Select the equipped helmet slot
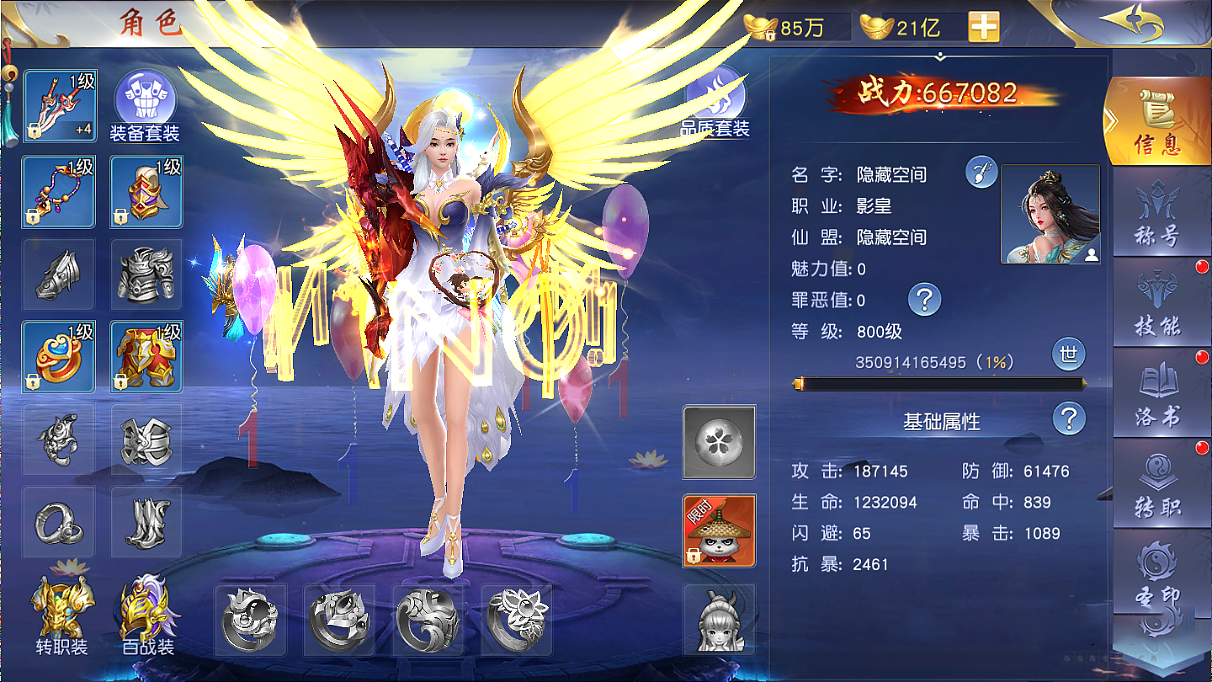 point(146,192)
